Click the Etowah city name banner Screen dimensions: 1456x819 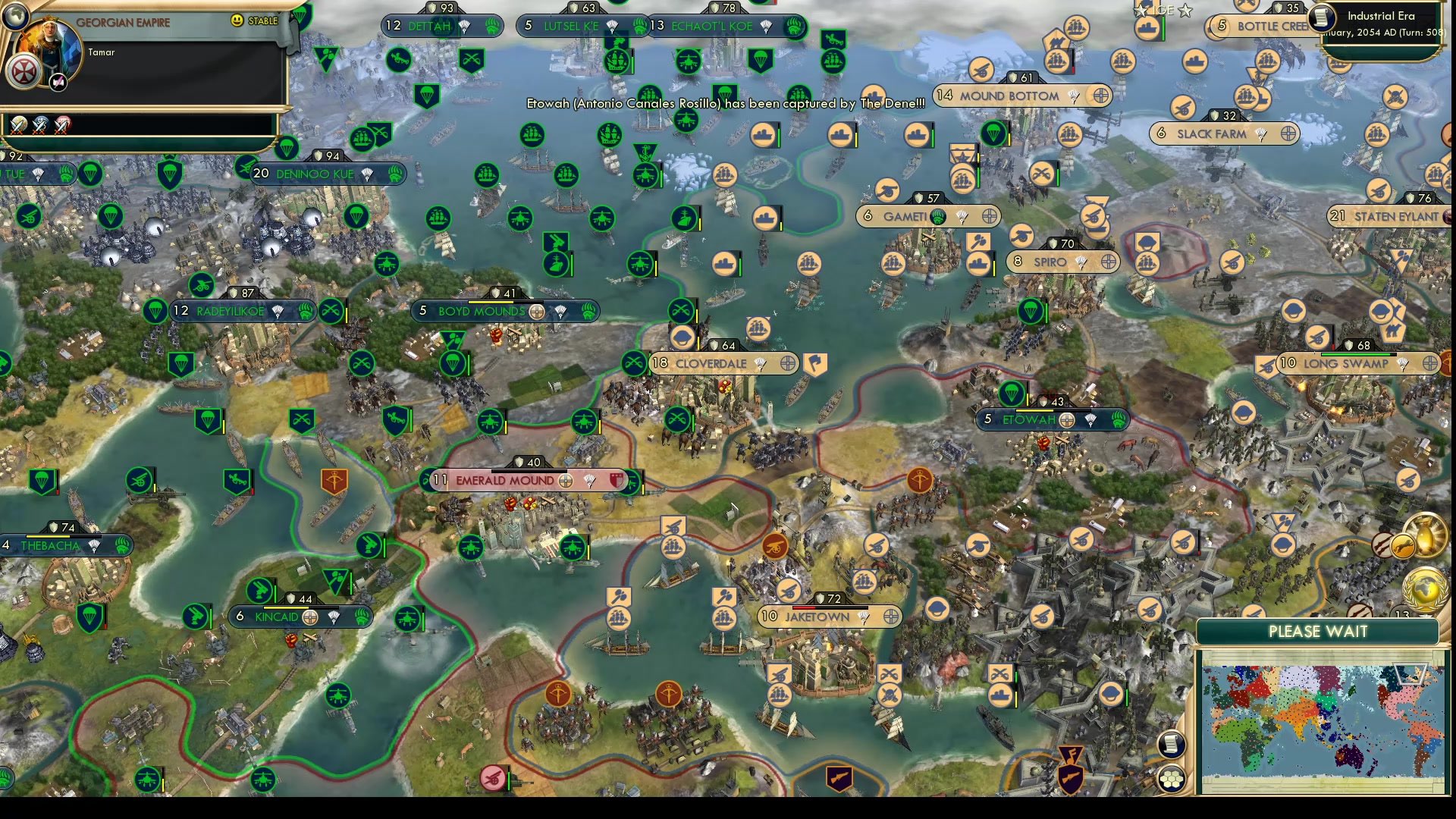coord(1030,419)
